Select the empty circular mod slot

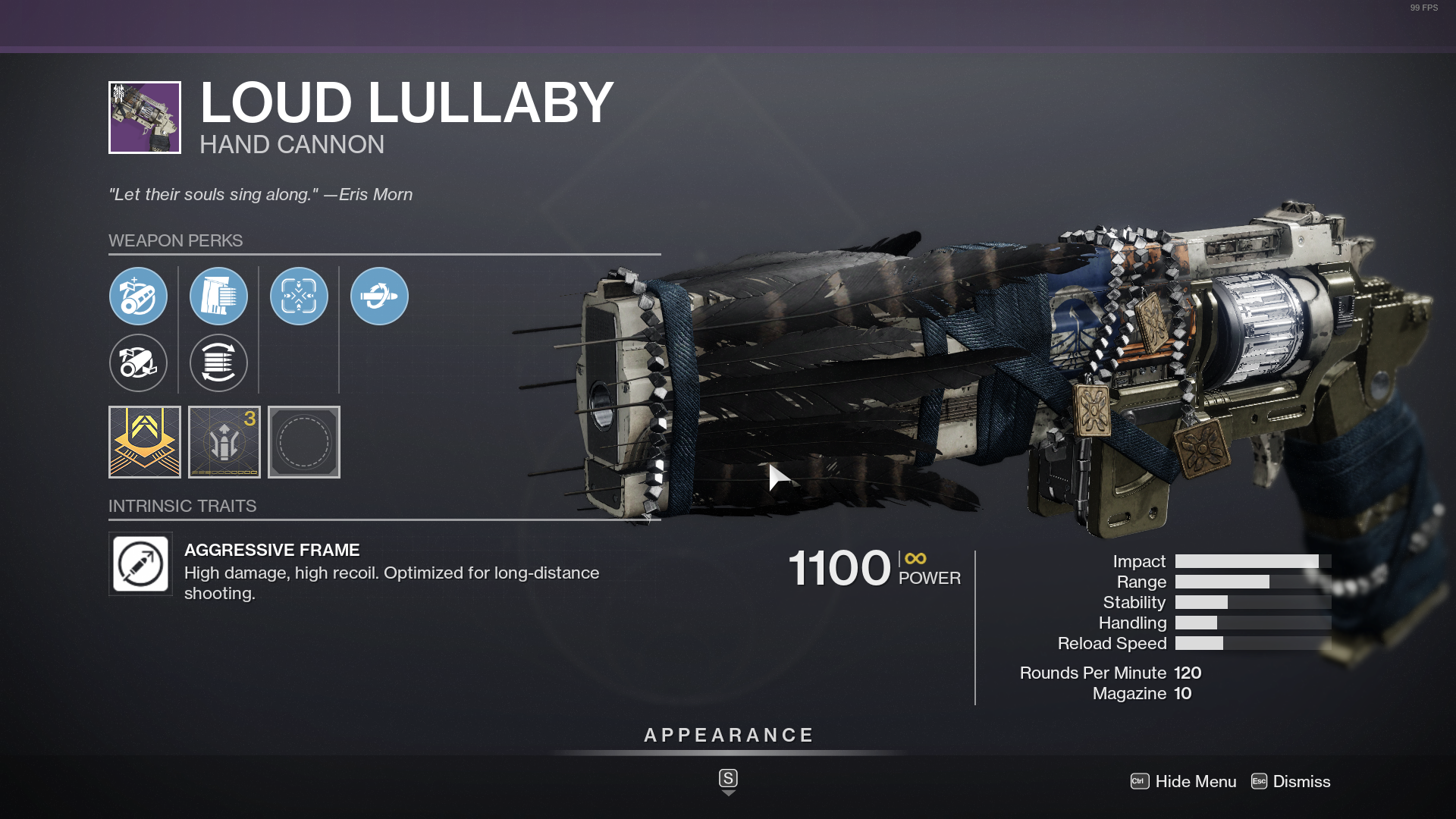pos(303,442)
